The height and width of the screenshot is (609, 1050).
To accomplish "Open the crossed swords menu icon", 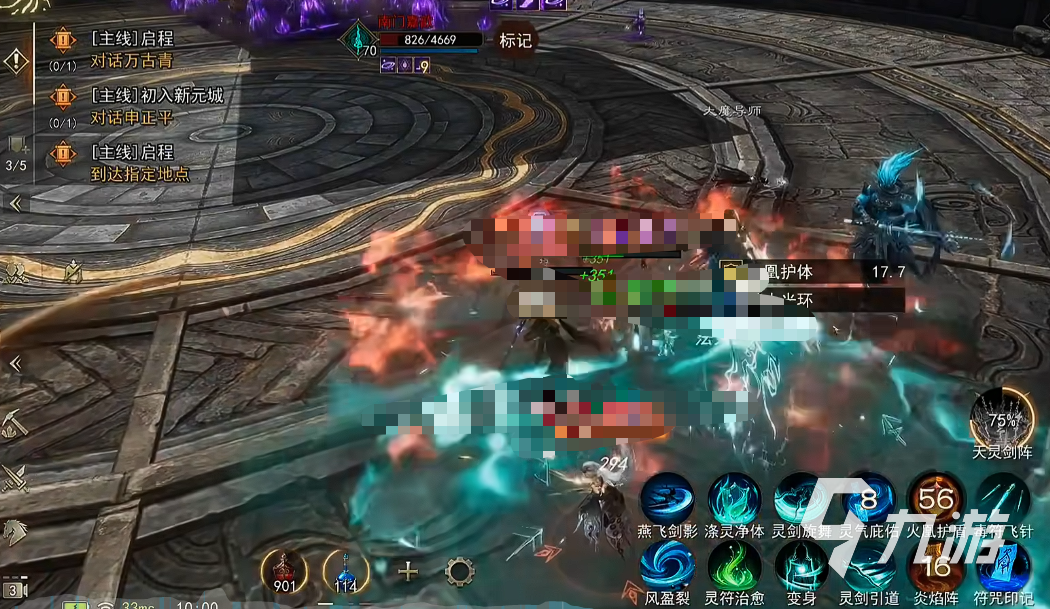I will [x=16, y=479].
